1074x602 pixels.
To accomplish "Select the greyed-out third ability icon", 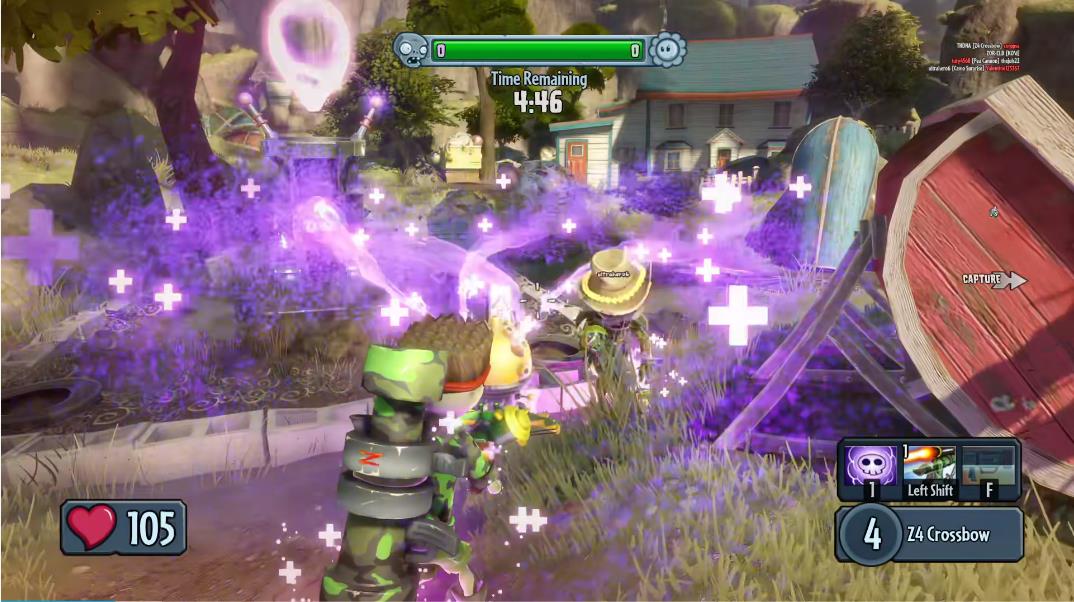I will [989, 465].
